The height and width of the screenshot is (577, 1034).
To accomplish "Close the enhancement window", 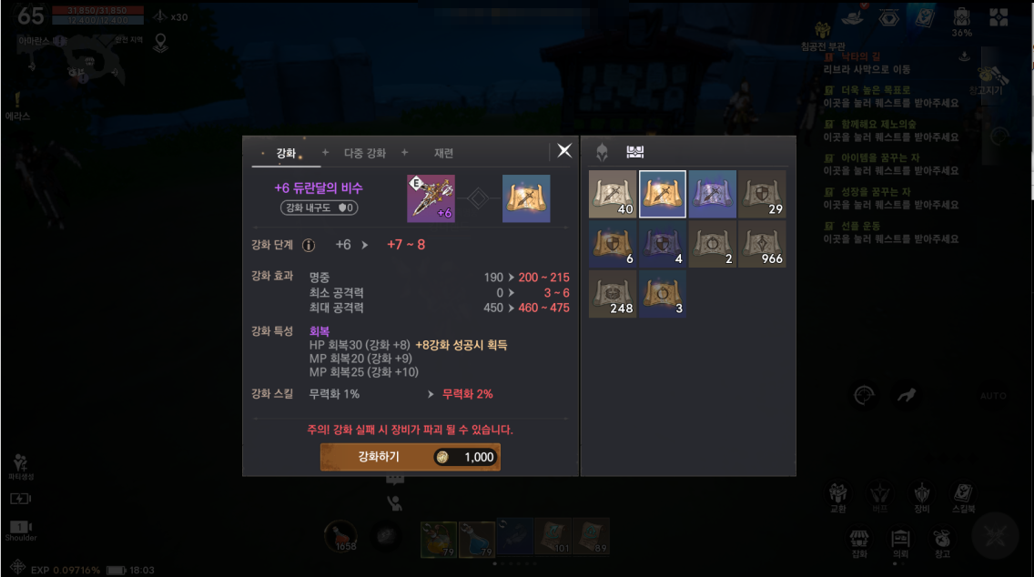I will [564, 151].
